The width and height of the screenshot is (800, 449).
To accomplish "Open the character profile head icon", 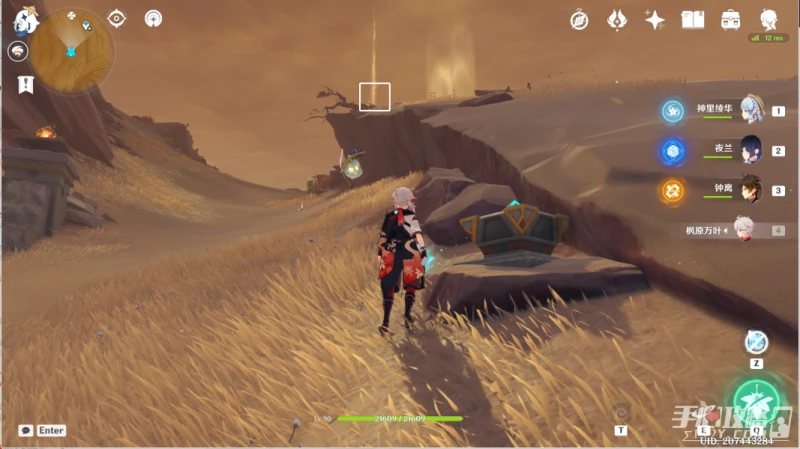I will 768,20.
